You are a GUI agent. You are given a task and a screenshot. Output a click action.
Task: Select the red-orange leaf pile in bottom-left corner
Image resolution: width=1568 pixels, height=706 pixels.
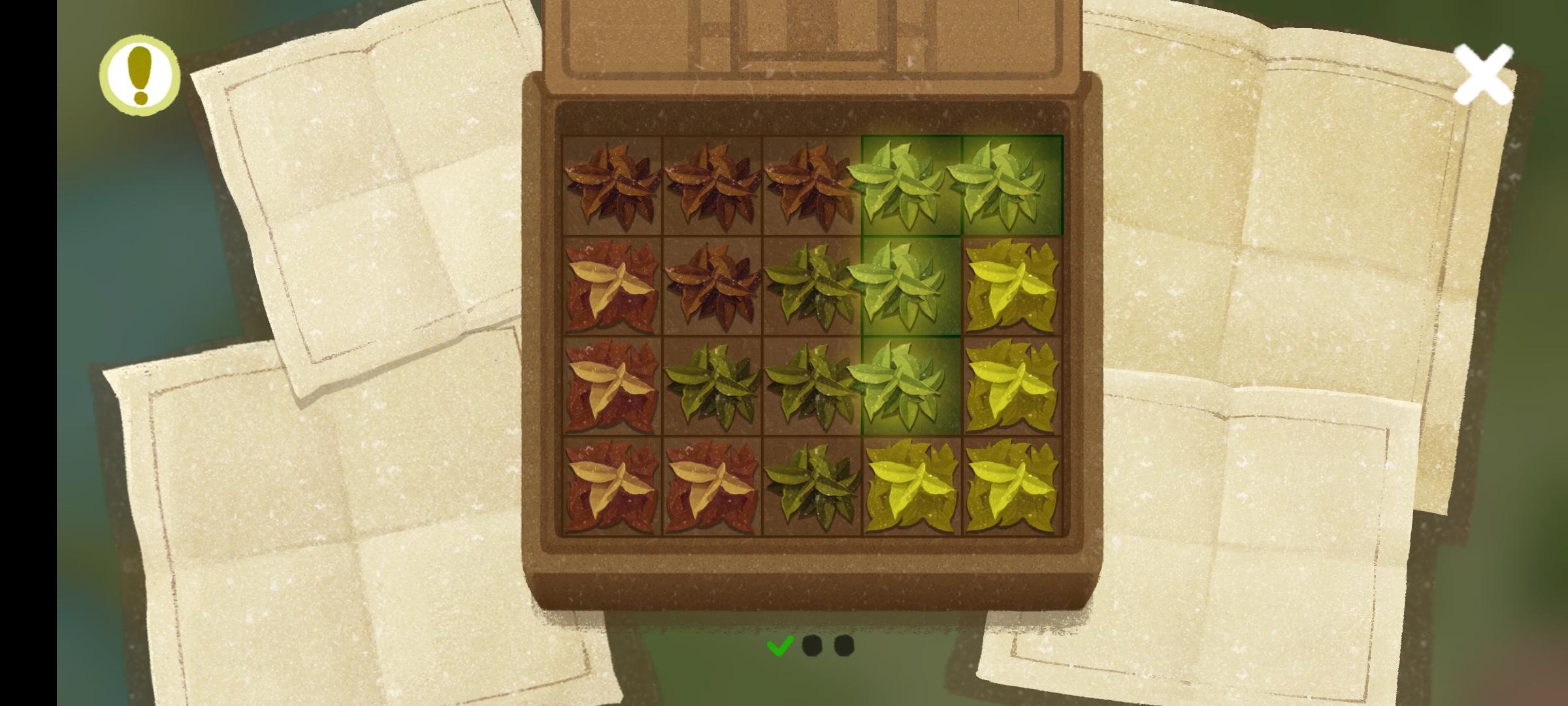(611, 487)
